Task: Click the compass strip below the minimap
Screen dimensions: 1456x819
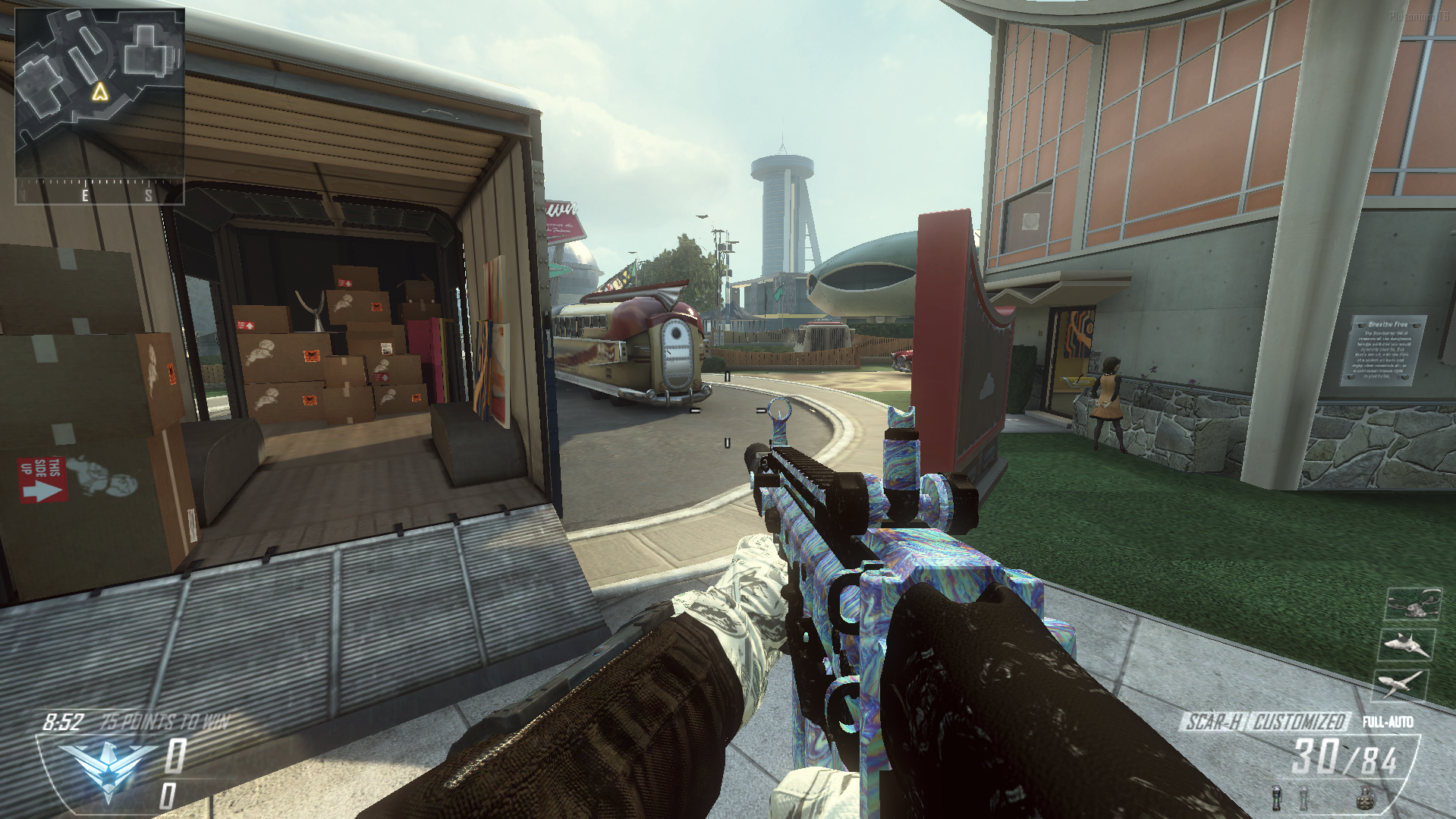Action: [99, 193]
